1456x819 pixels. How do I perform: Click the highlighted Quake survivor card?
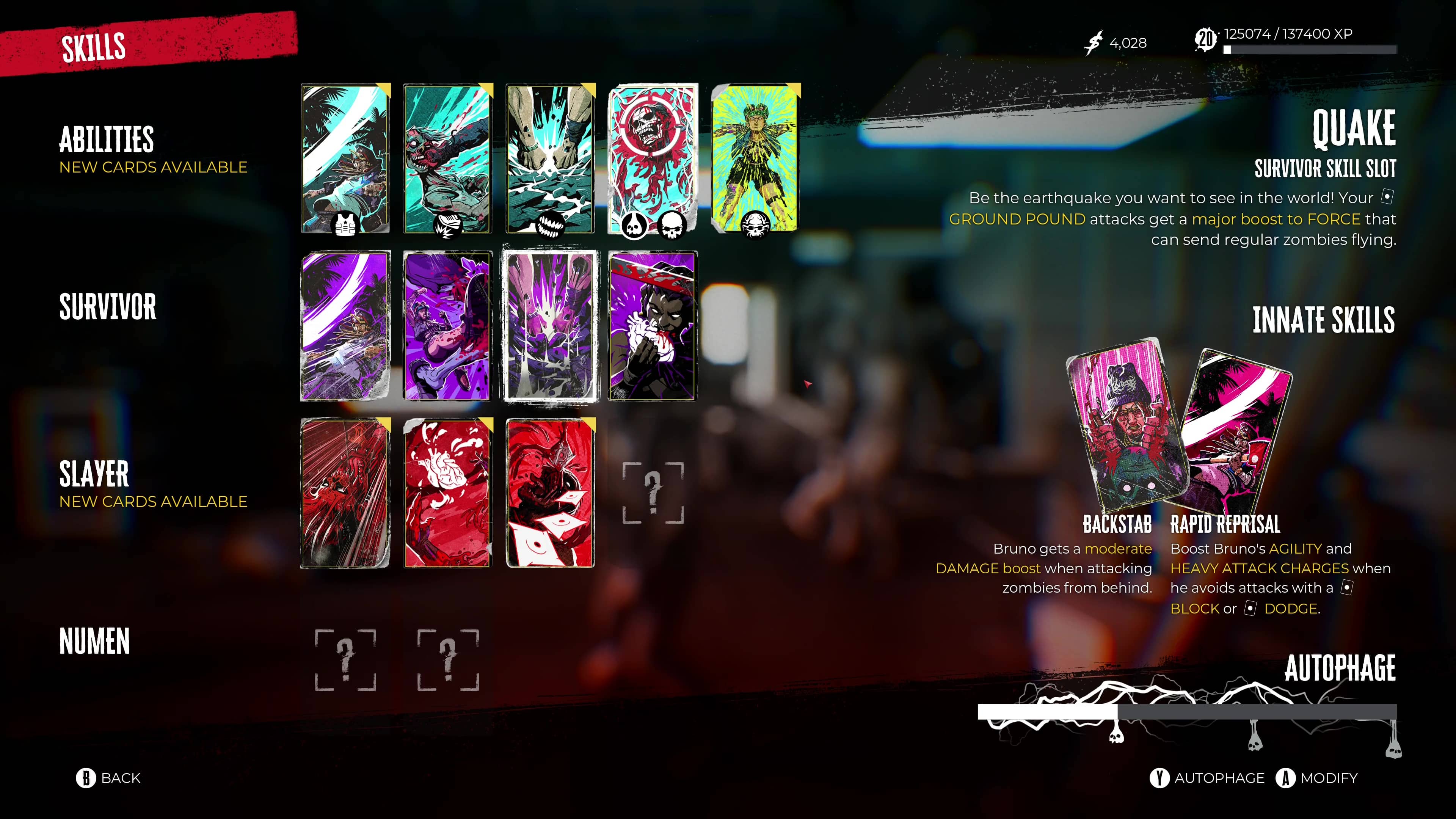pyautogui.click(x=550, y=326)
